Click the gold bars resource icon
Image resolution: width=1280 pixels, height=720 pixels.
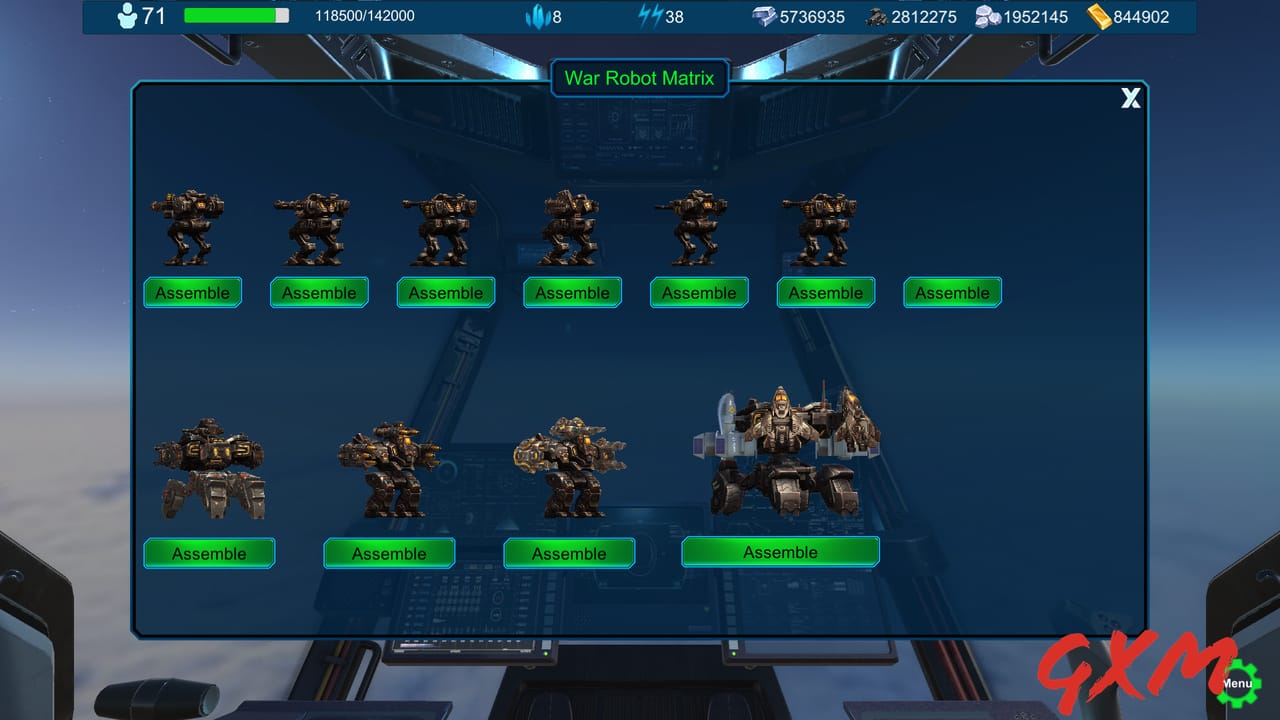tap(1099, 16)
